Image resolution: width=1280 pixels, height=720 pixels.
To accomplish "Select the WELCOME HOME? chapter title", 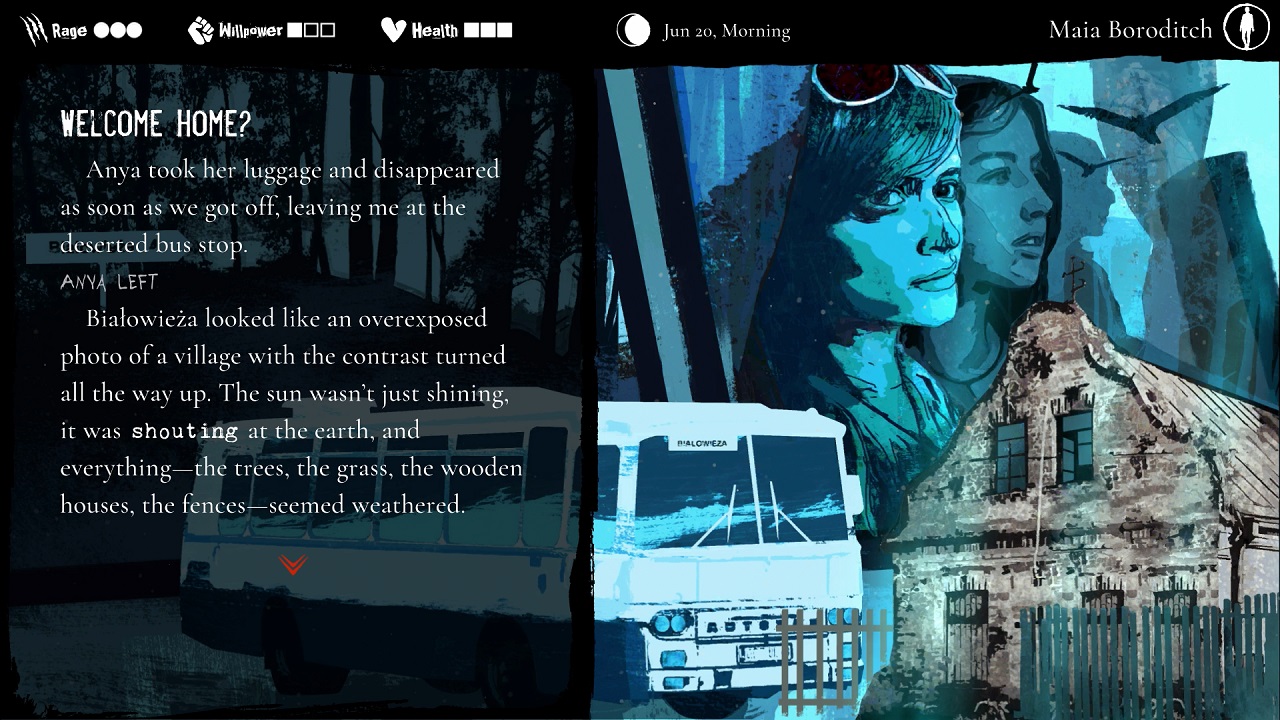I will [157, 124].
